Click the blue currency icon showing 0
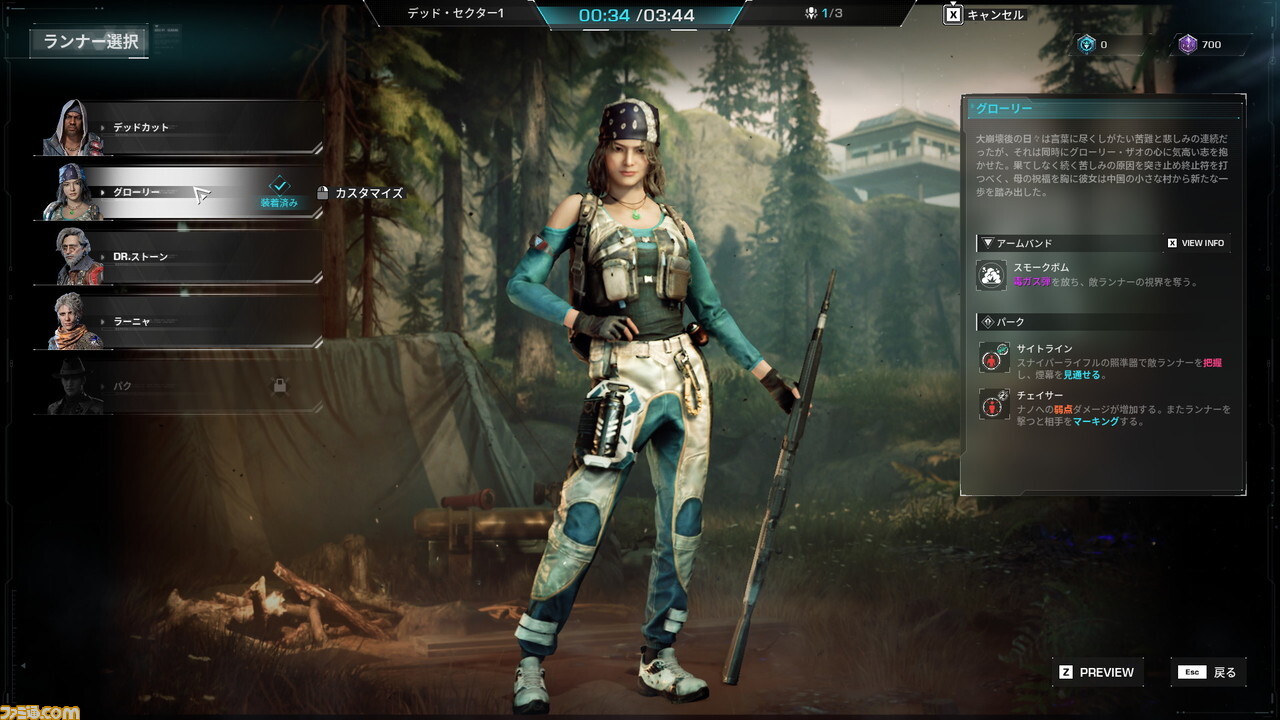Image resolution: width=1280 pixels, height=720 pixels. [1086, 44]
